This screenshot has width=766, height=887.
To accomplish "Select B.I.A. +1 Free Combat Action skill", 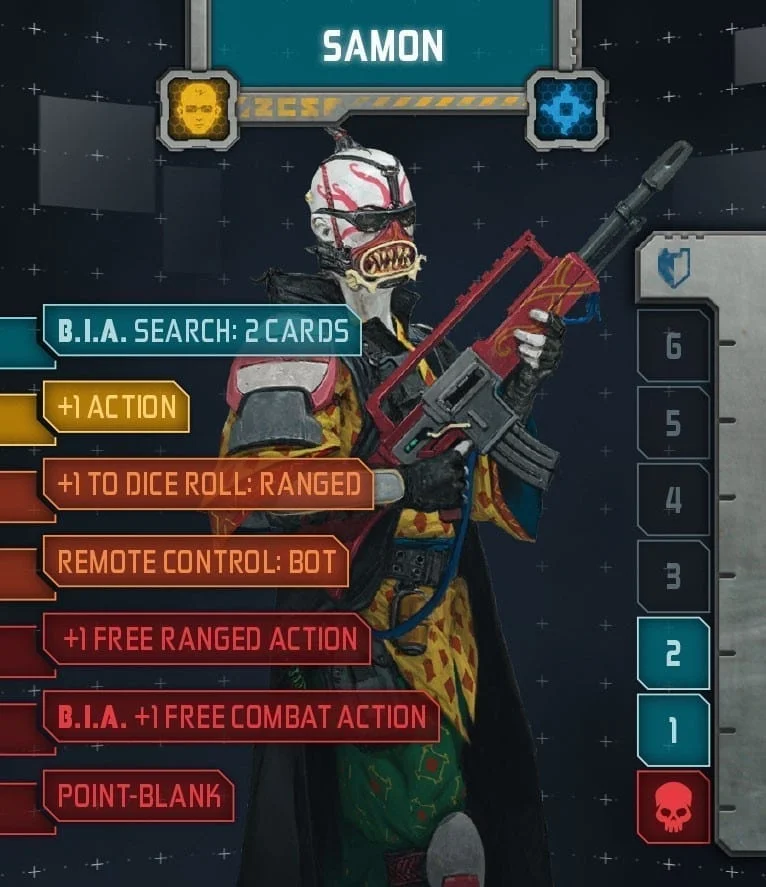I will (241, 716).
